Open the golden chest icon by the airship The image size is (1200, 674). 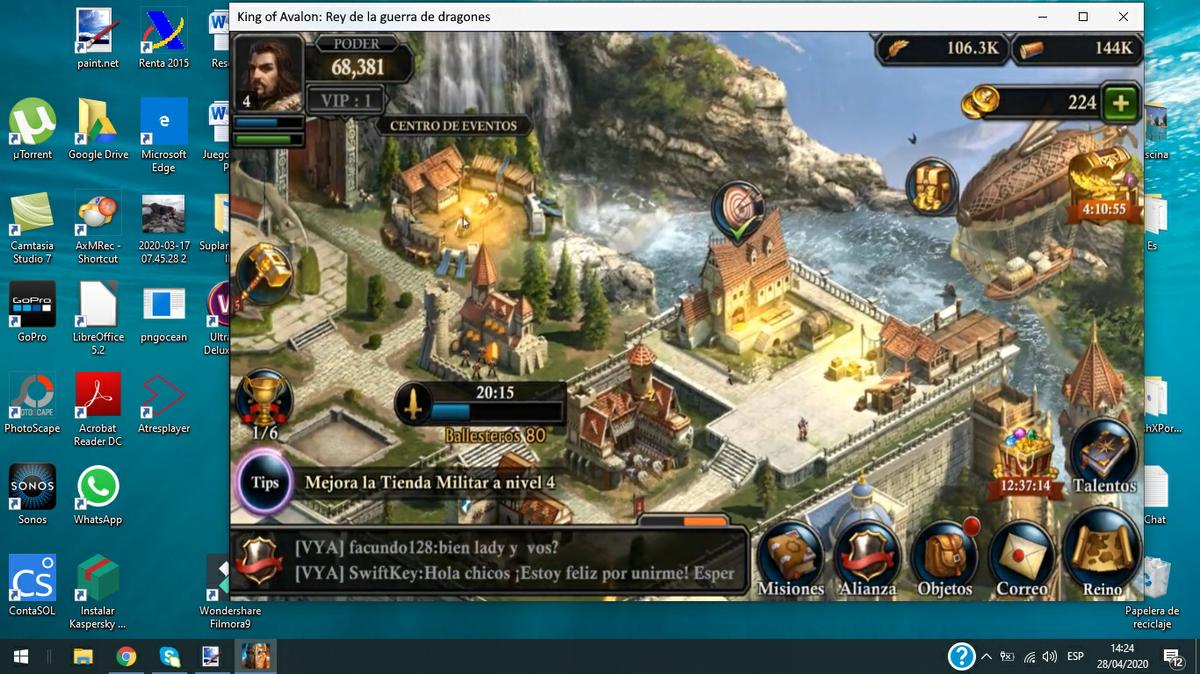coord(933,186)
